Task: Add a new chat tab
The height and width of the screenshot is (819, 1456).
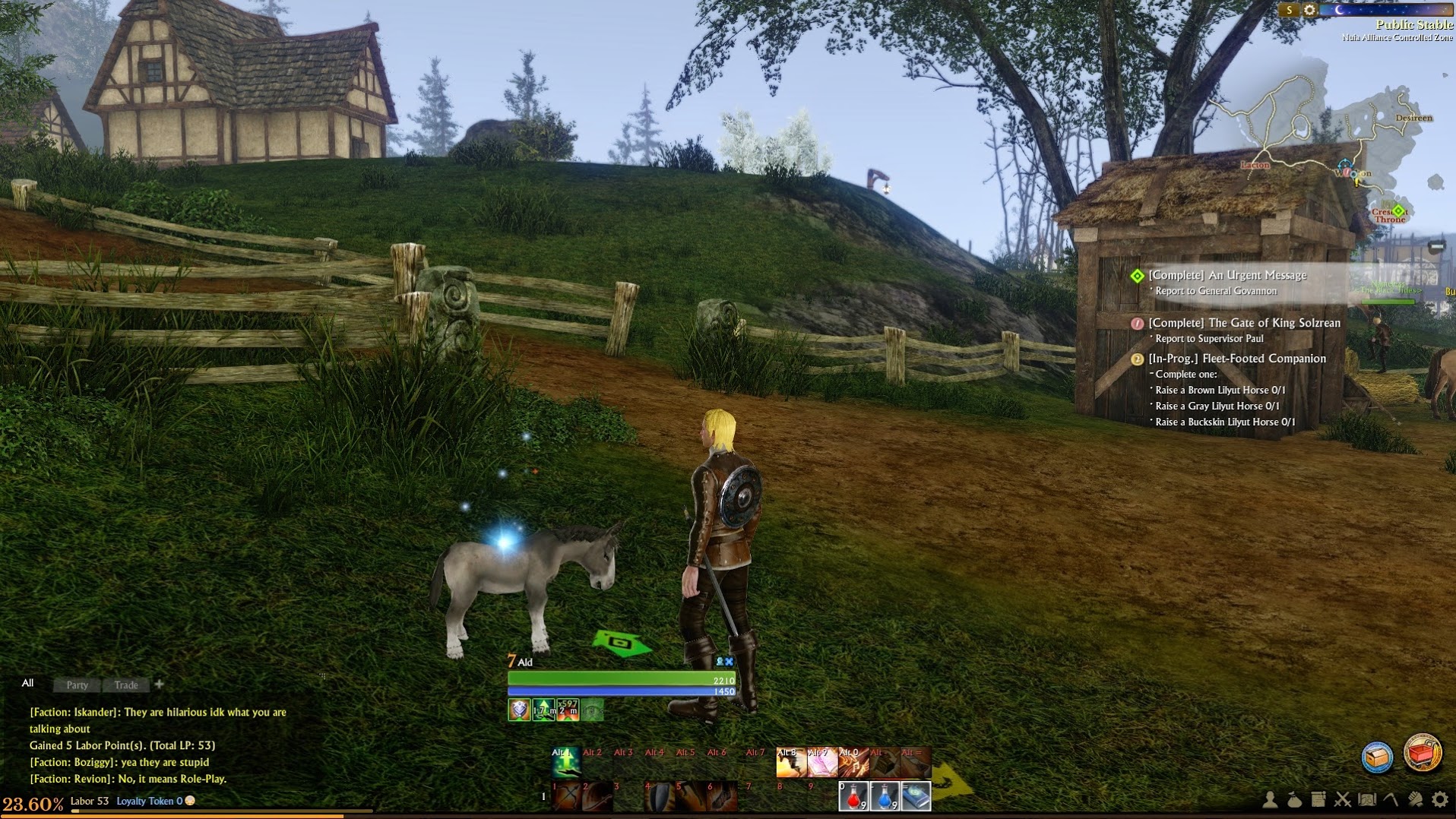Action: pos(159,684)
